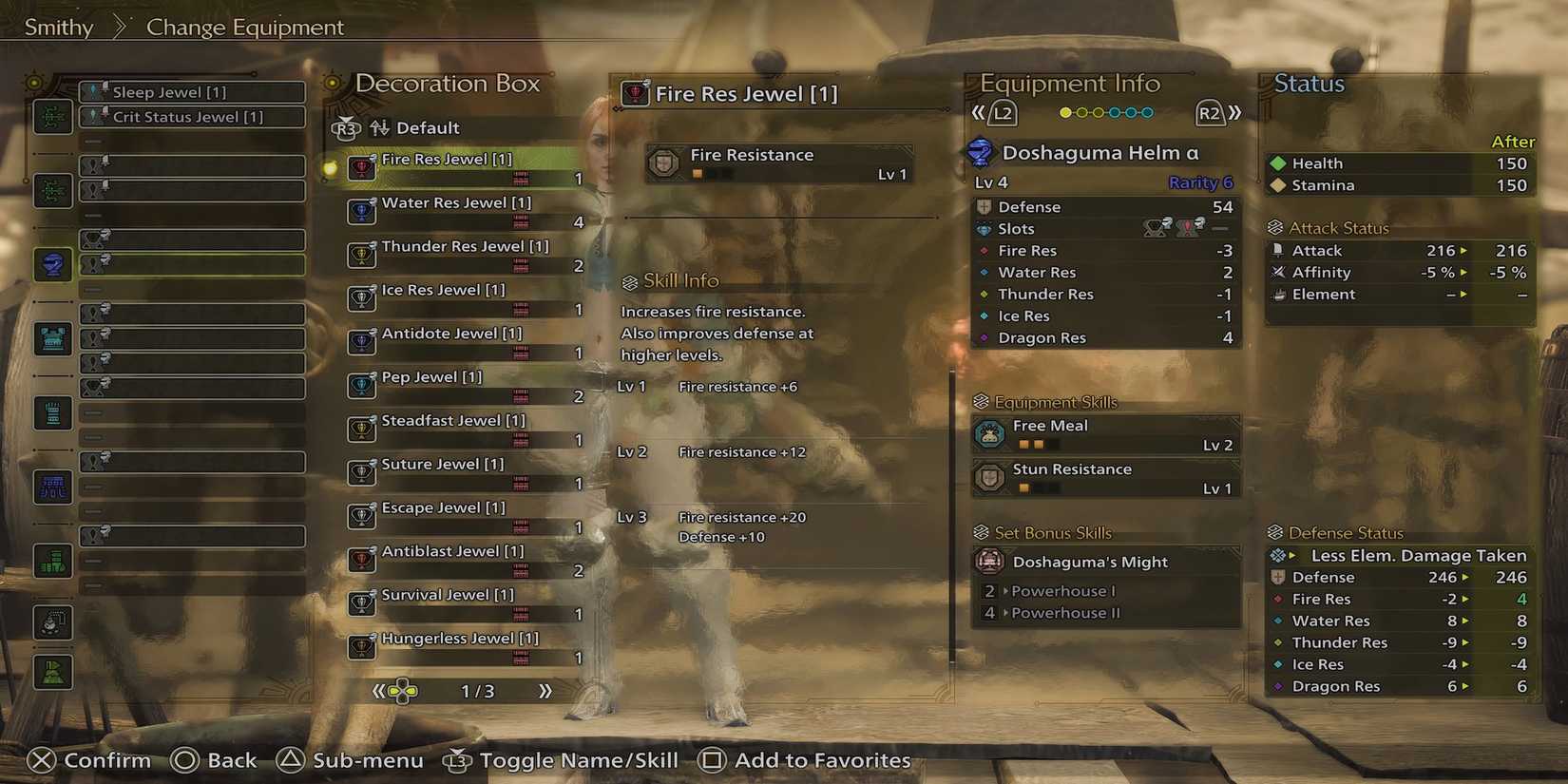Click the Water Res Jewel gem icon
Image resolution: width=1568 pixels, height=784 pixels.
point(362,211)
